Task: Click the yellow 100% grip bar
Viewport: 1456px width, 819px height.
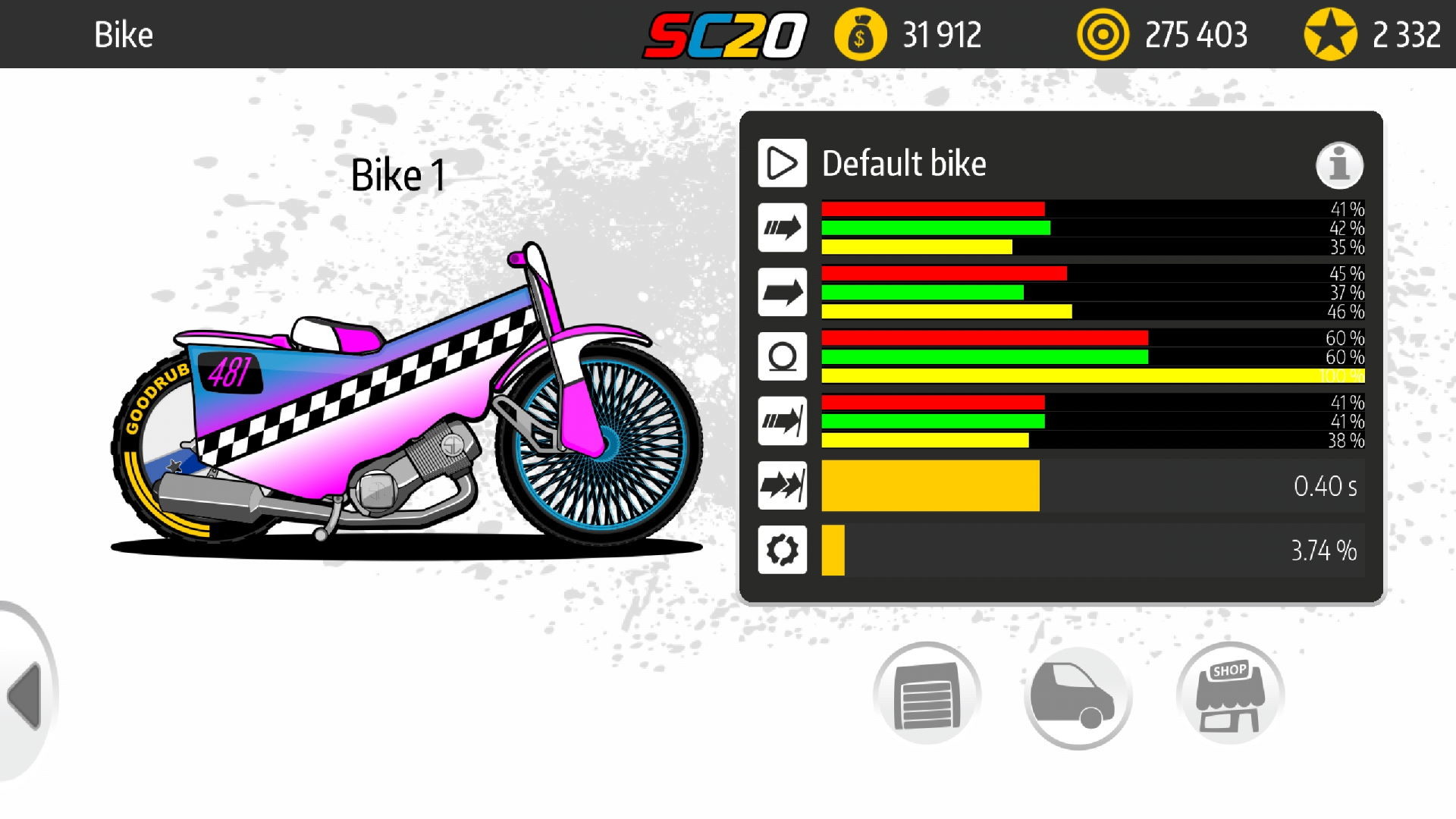Action: pos(1092,375)
